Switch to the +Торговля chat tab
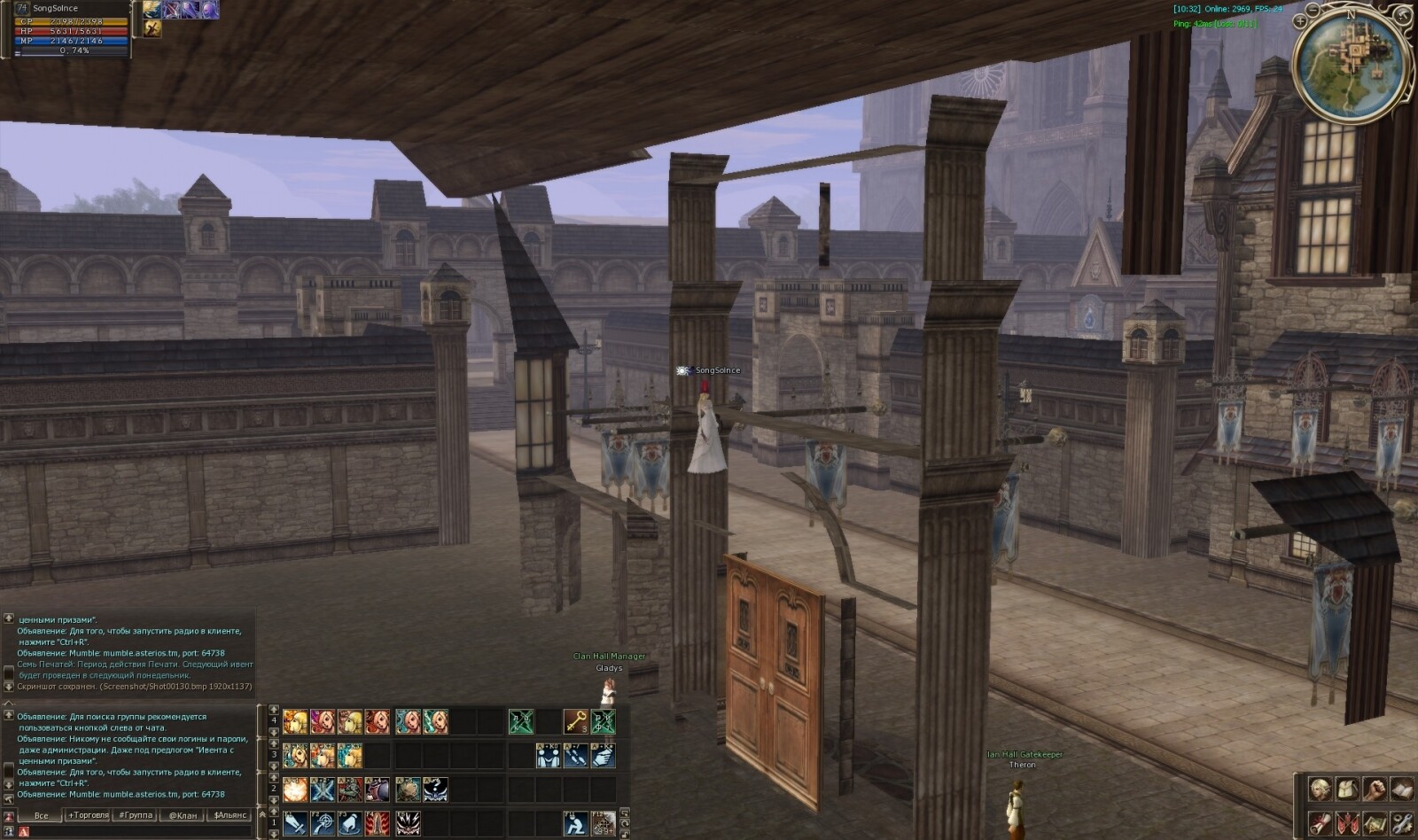1418x840 pixels. [88, 815]
